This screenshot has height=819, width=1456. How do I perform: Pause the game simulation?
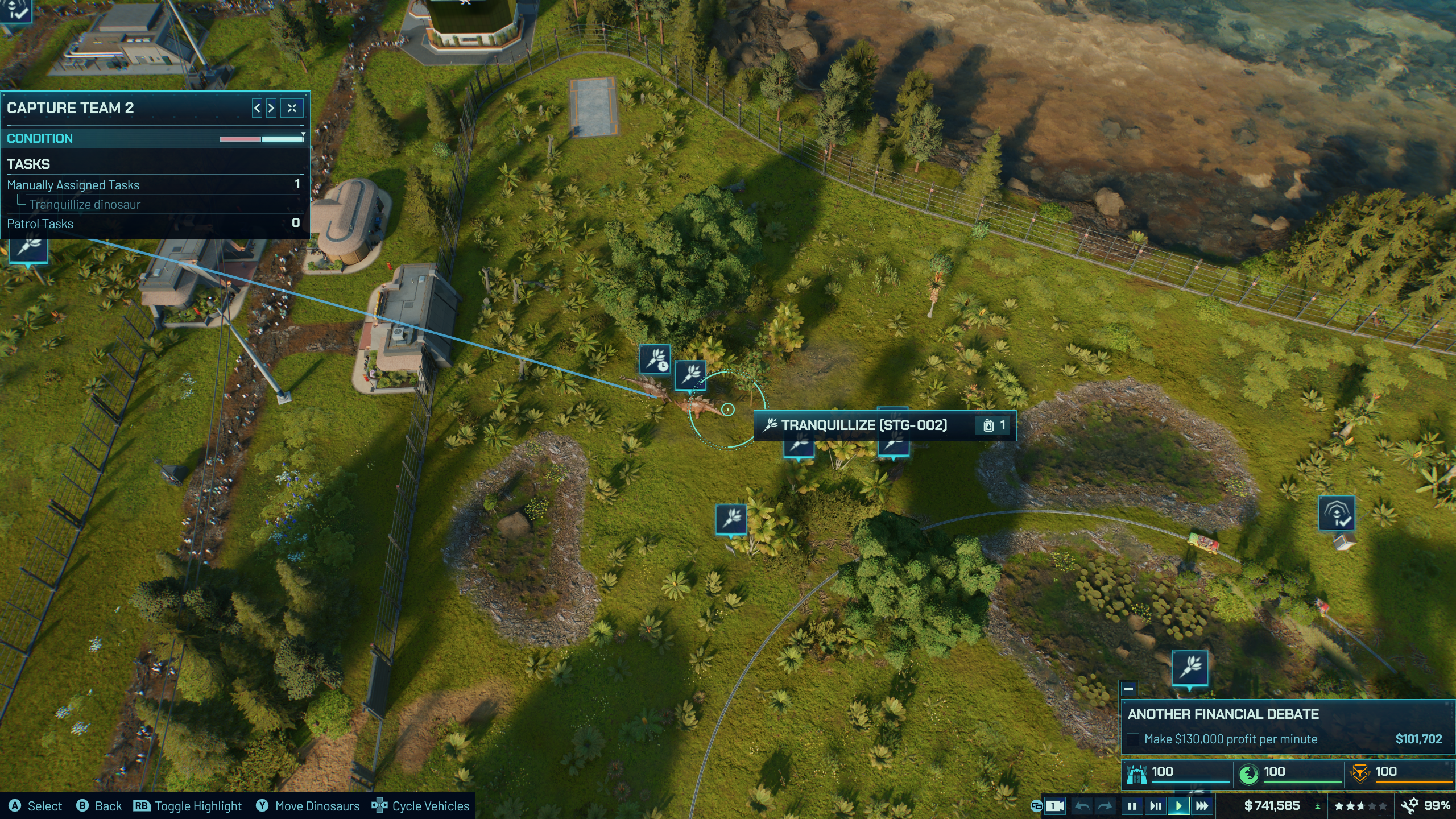pyautogui.click(x=1132, y=806)
